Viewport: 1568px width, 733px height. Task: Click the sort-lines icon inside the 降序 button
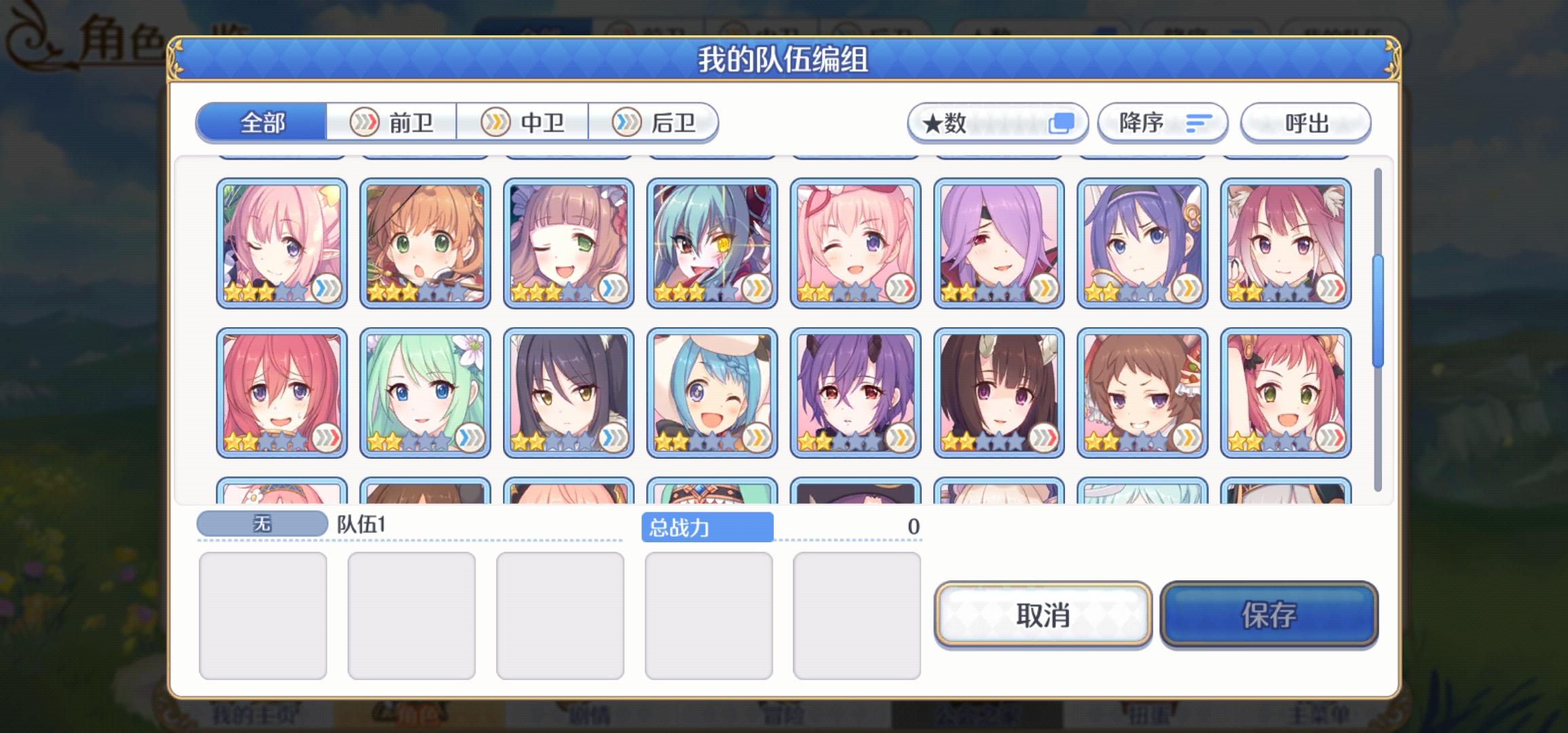1200,123
